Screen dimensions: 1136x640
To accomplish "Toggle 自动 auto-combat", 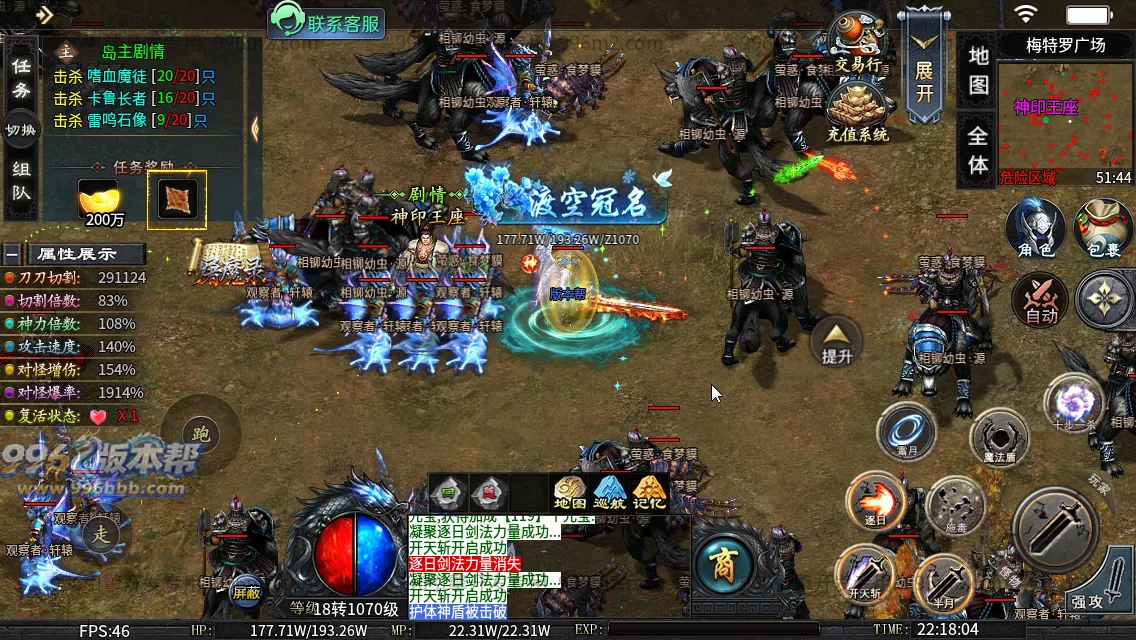I will 1040,300.
